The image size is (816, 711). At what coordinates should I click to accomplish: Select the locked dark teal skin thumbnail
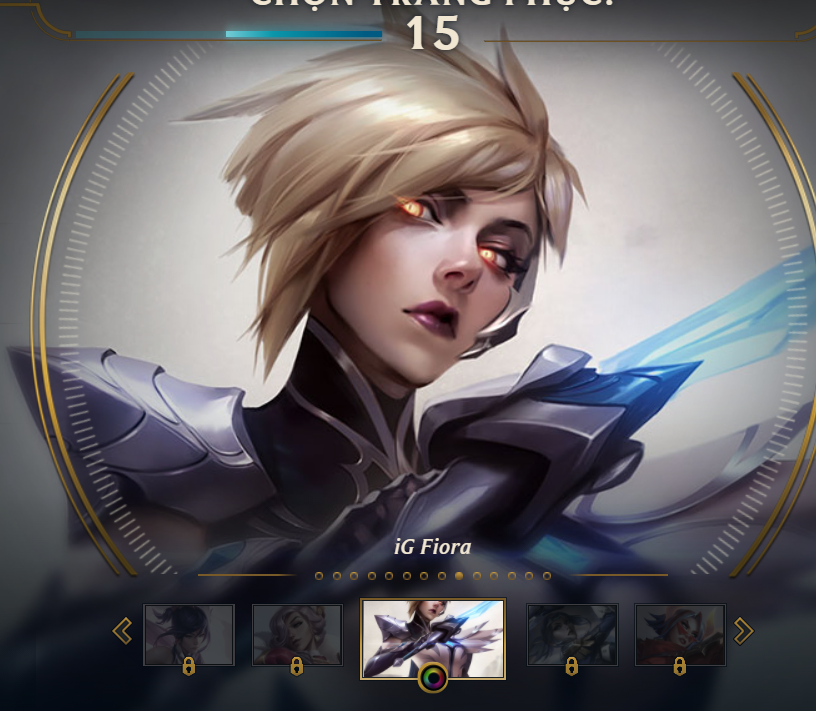[x=572, y=634]
